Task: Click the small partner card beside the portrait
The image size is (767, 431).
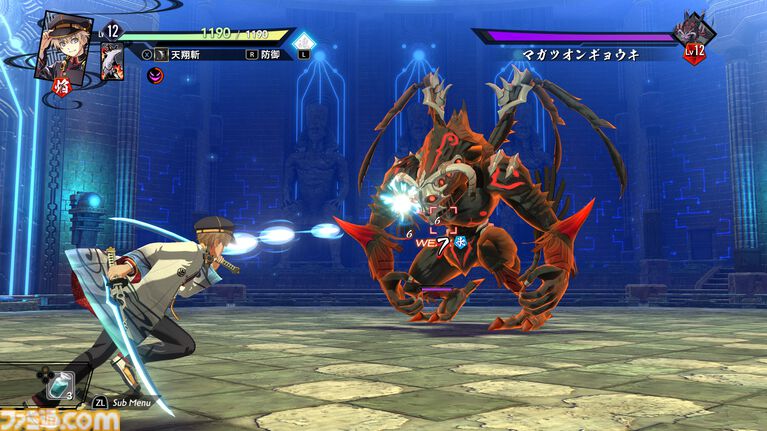Action: [x=112, y=60]
